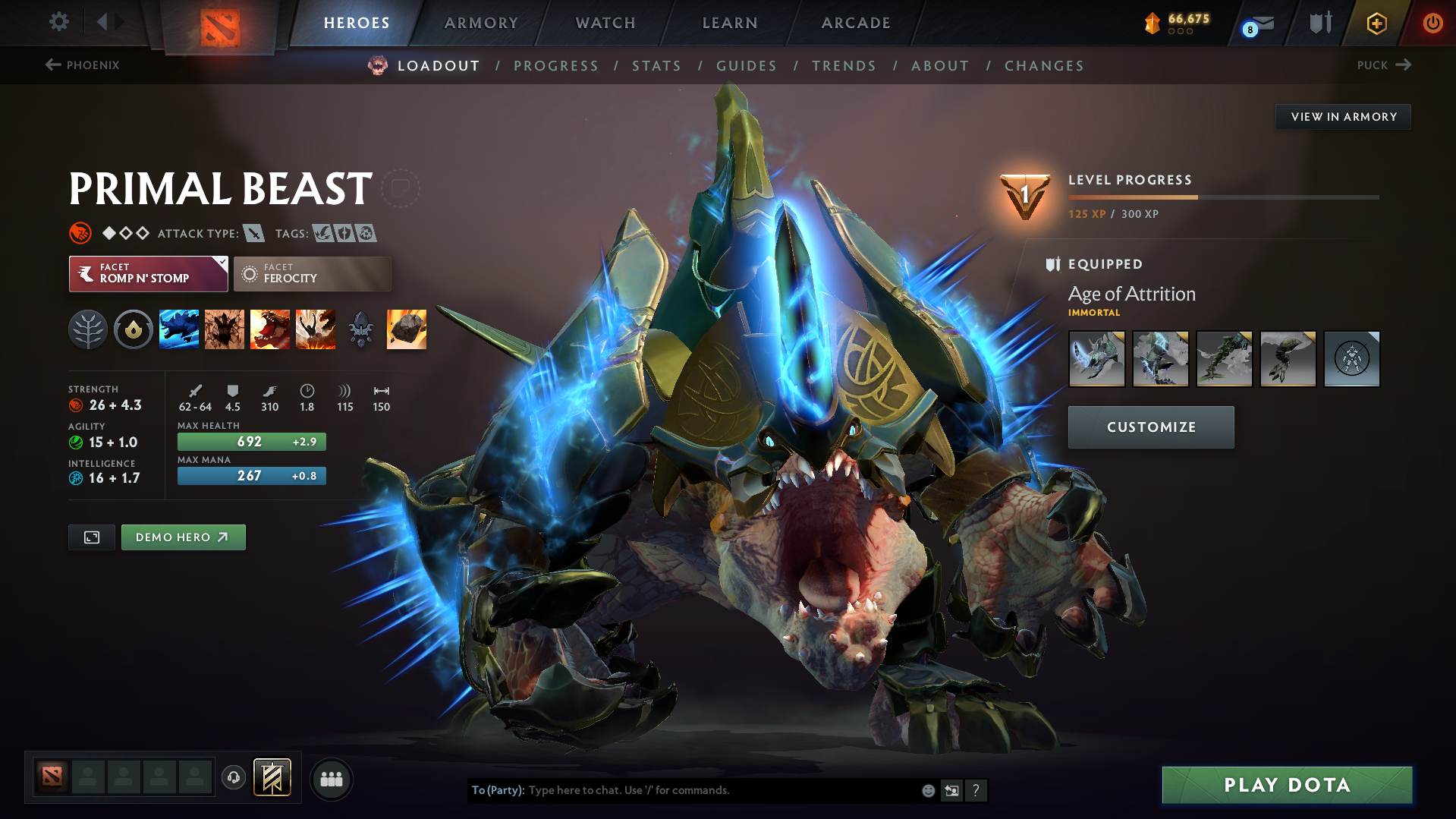Click the guild banner icon

pyautogui.click(x=272, y=778)
